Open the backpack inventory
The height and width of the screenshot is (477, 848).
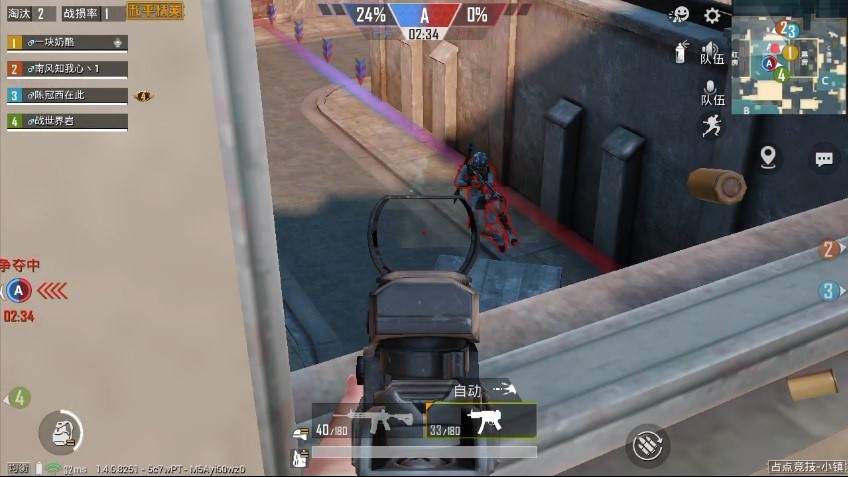click(x=60, y=432)
